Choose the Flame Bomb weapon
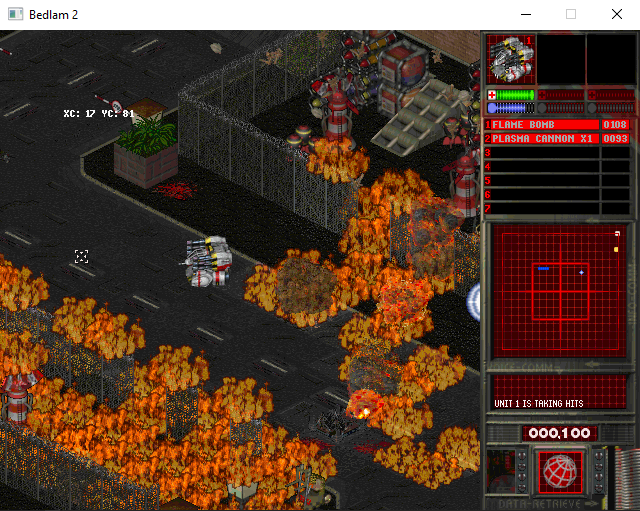Screen dimensions: 640x511 [x=541, y=125]
